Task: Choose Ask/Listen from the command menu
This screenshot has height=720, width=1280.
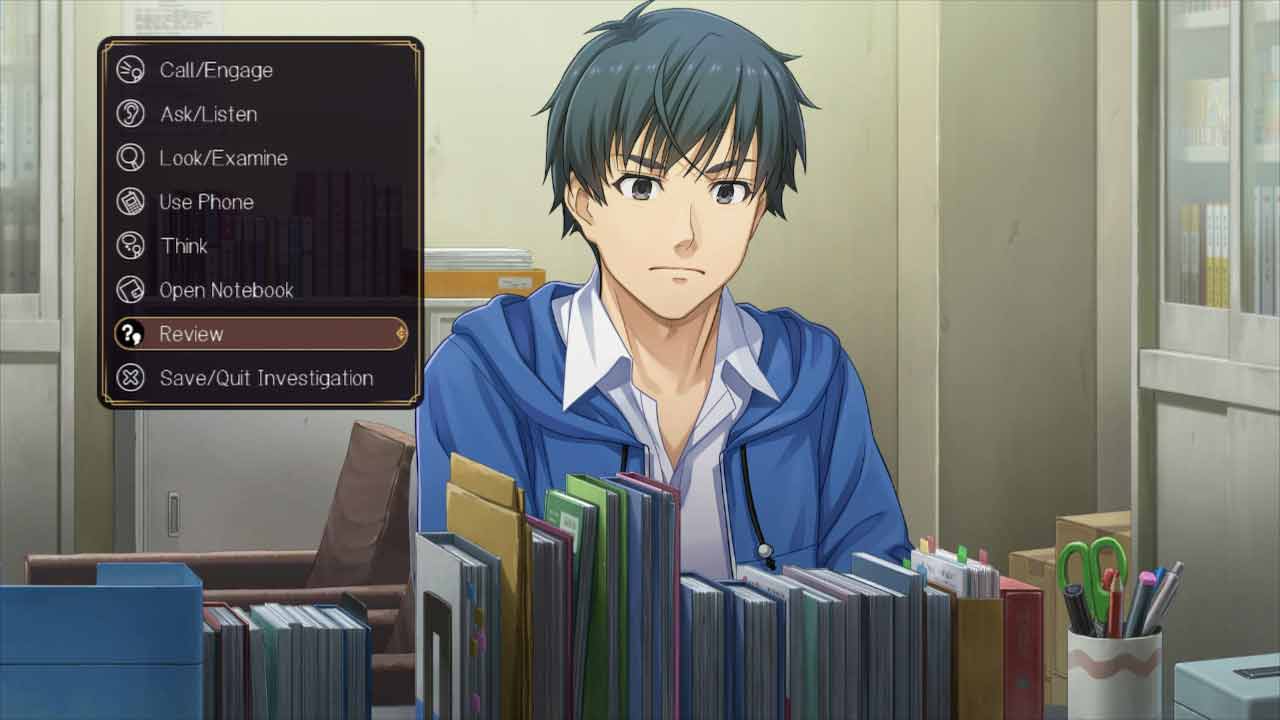Action: (208, 114)
